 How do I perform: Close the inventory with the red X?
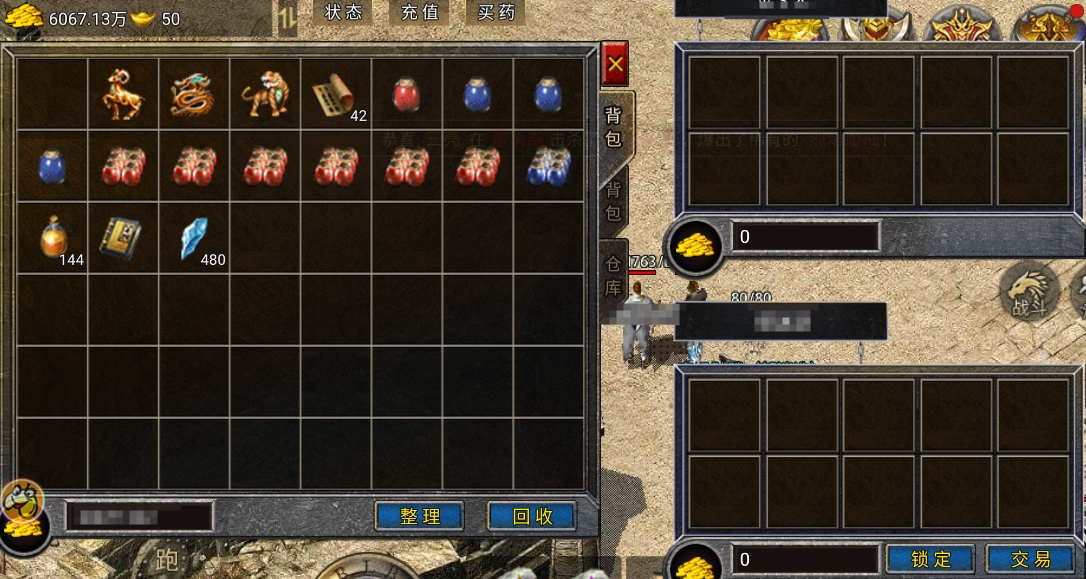(615, 64)
